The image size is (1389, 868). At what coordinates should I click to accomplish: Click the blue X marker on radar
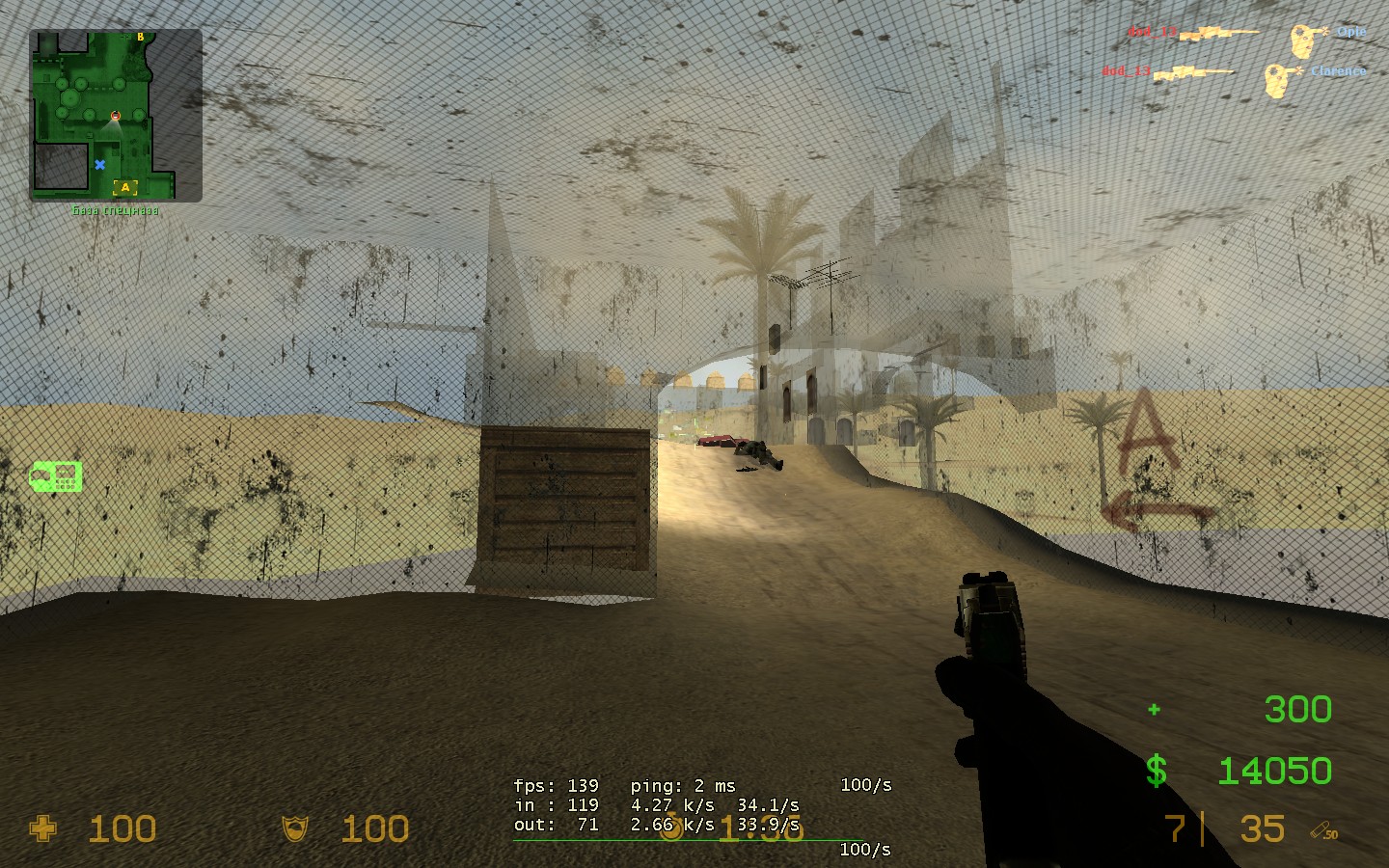pyautogui.click(x=99, y=165)
